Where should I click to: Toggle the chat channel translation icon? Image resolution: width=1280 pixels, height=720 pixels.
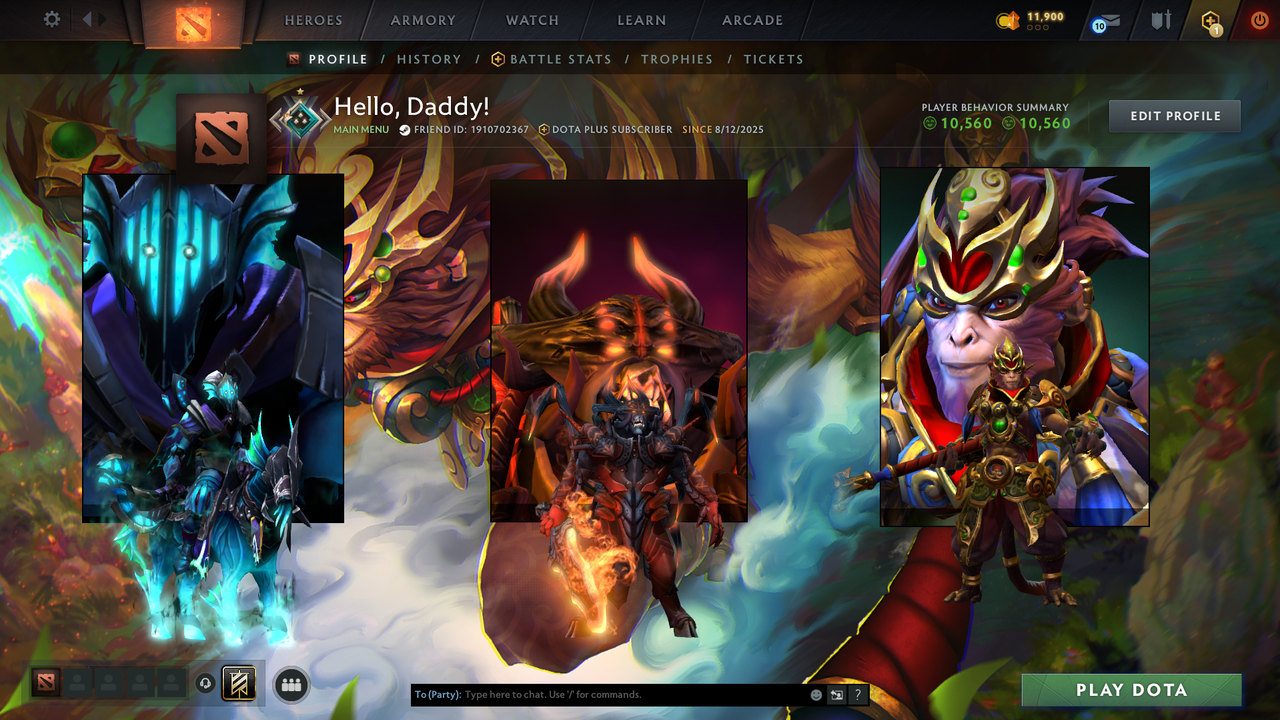(x=836, y=694)
